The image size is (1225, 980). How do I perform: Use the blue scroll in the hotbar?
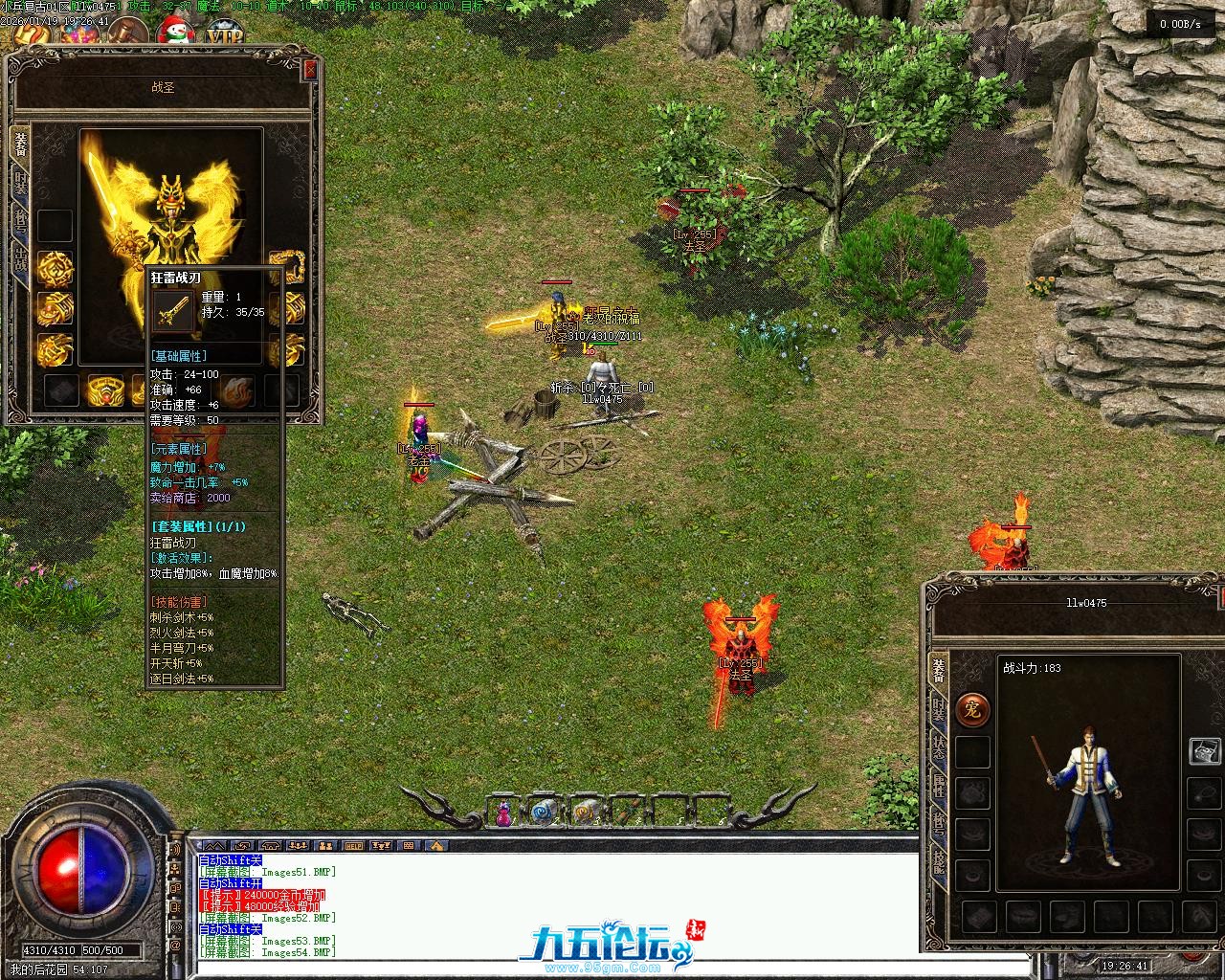pyautogui.click(x=543, y=813)
